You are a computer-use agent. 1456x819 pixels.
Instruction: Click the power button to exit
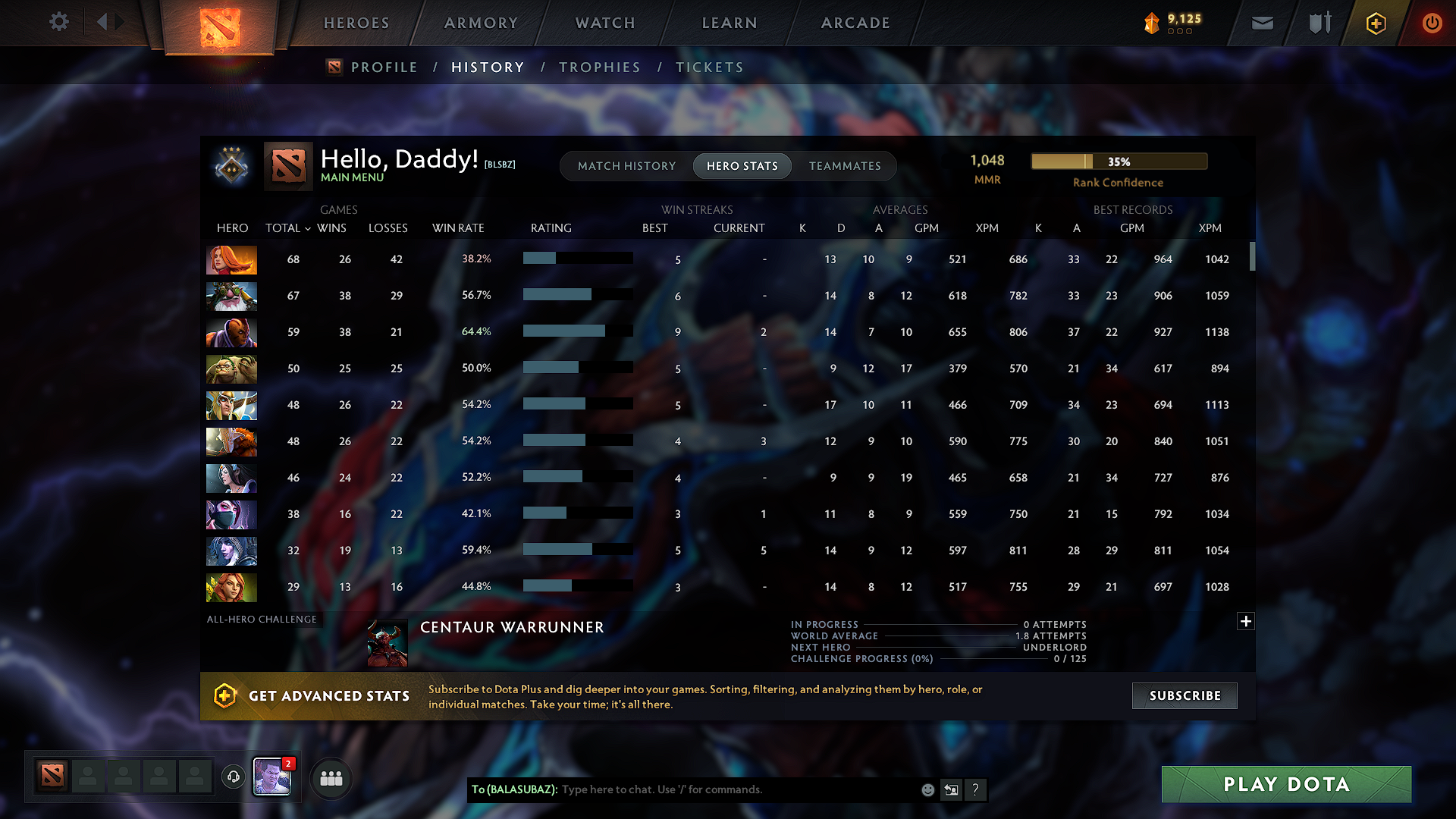point(1432,23)
